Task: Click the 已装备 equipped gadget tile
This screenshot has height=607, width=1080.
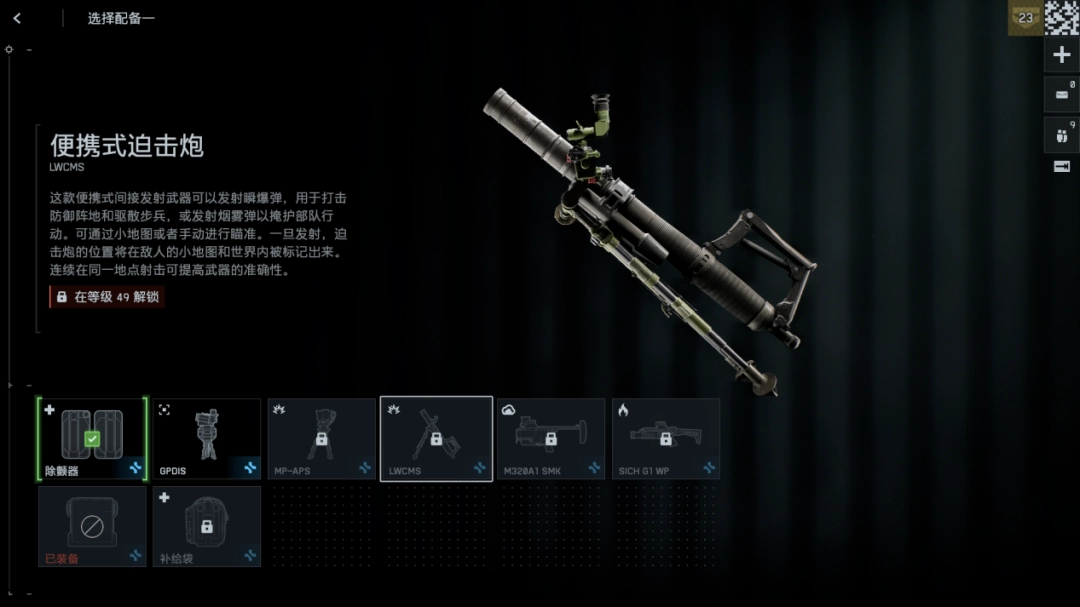Action: (92, 526)
